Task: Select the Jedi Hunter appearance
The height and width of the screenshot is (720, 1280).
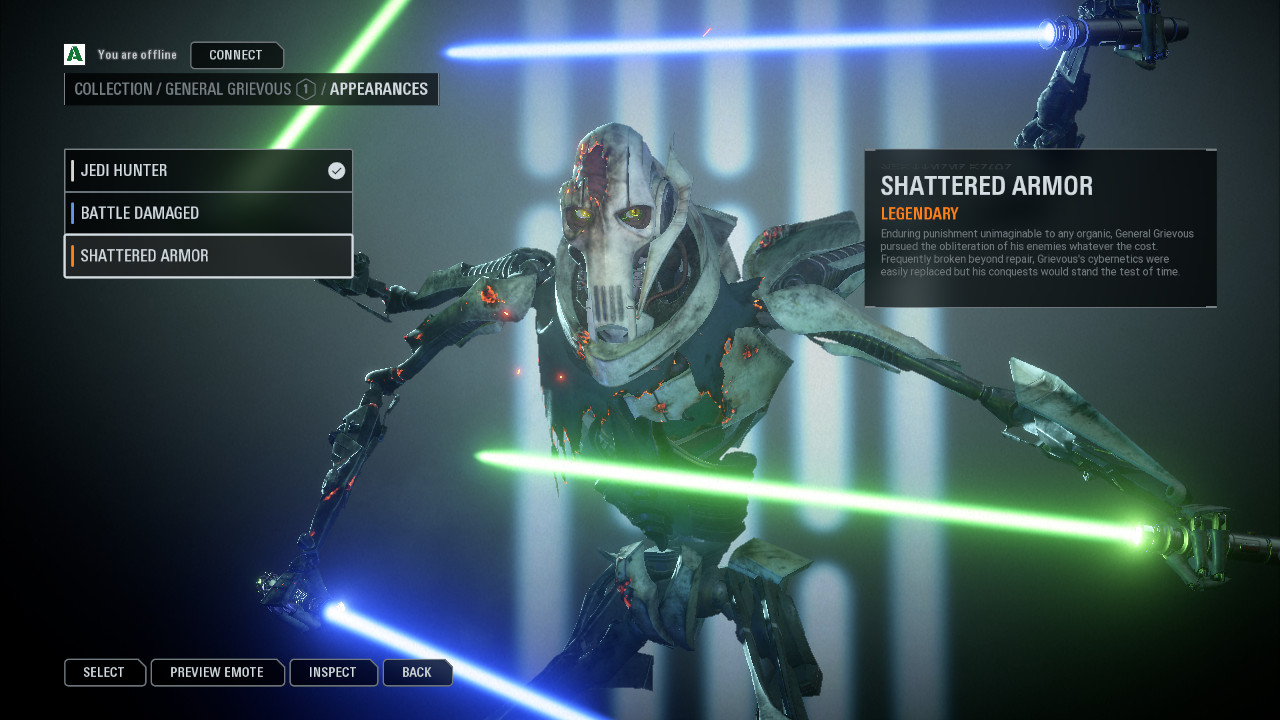Action: pyautogui.click(x=208, y=171)
